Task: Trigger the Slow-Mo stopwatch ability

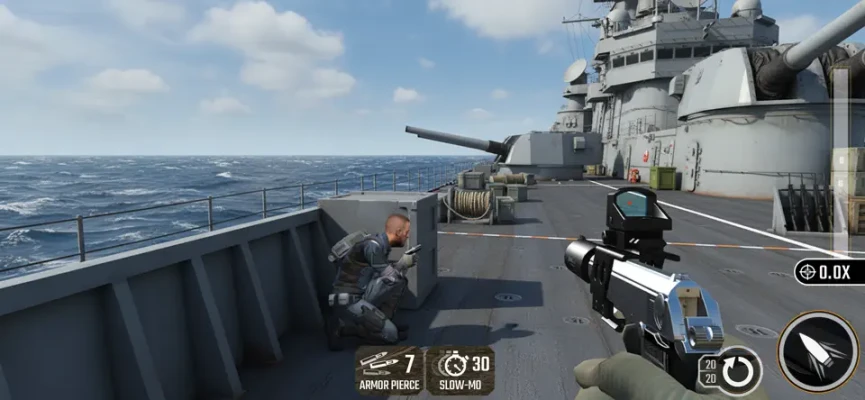Action: point(460,370)
